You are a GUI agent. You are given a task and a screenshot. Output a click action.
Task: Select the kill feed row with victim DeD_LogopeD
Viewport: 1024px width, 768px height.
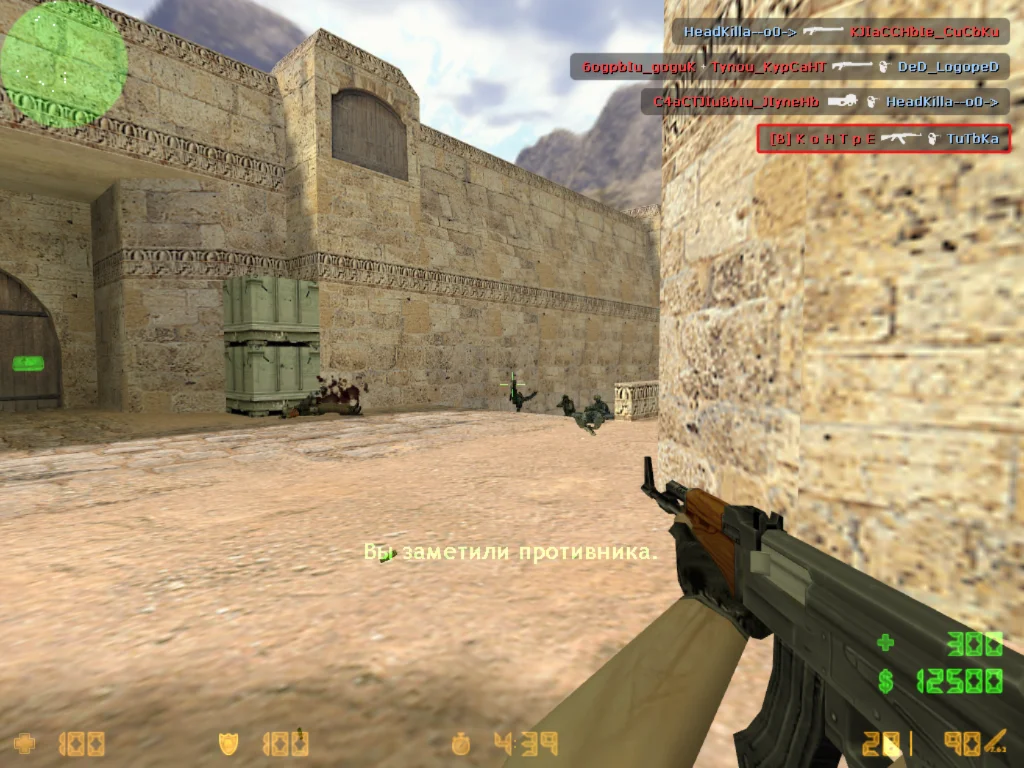[789, 67]
